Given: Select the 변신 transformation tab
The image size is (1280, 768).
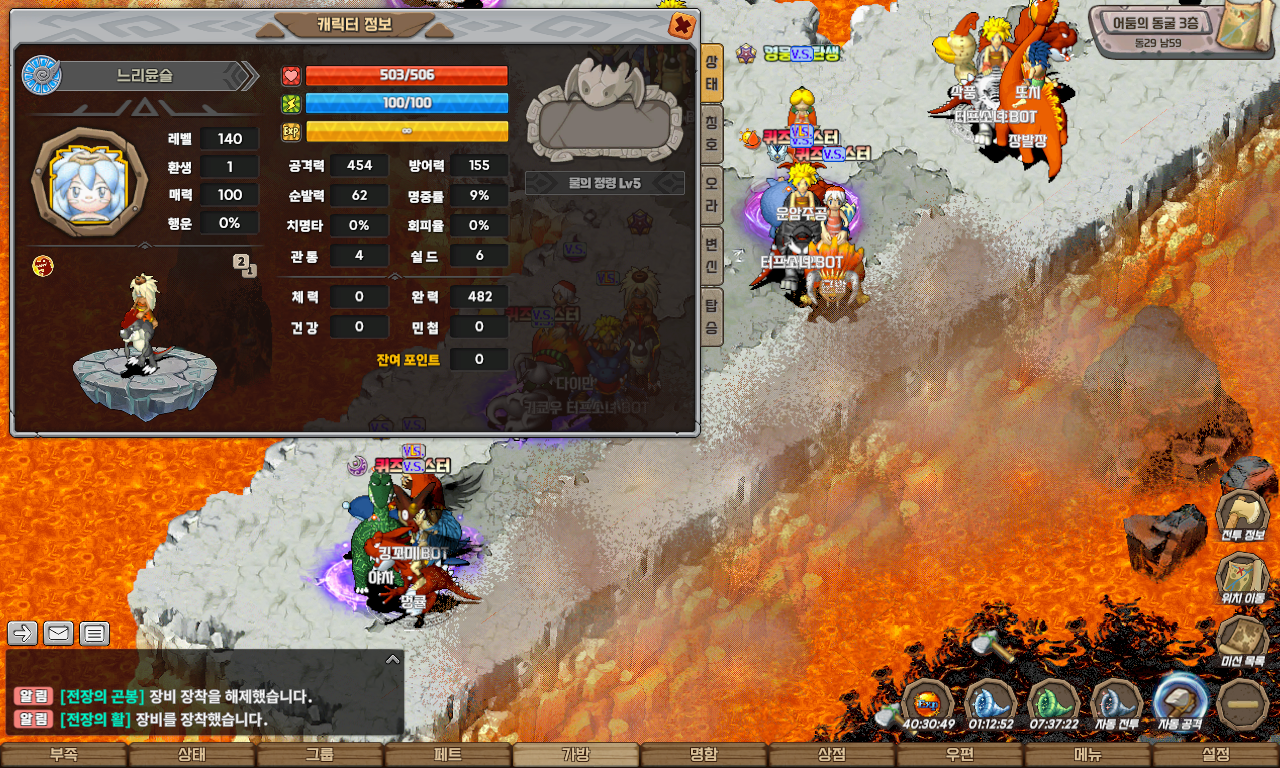Looking at the screenshot, I should [711, 256].
